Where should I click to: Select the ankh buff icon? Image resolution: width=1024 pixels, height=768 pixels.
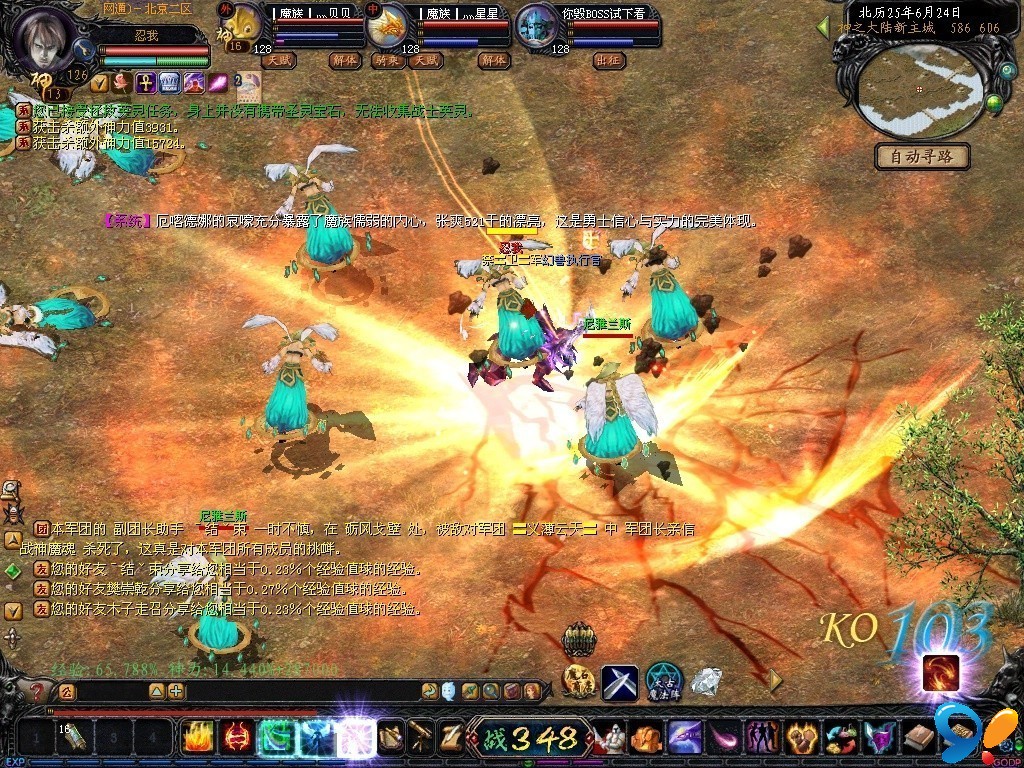144,81
